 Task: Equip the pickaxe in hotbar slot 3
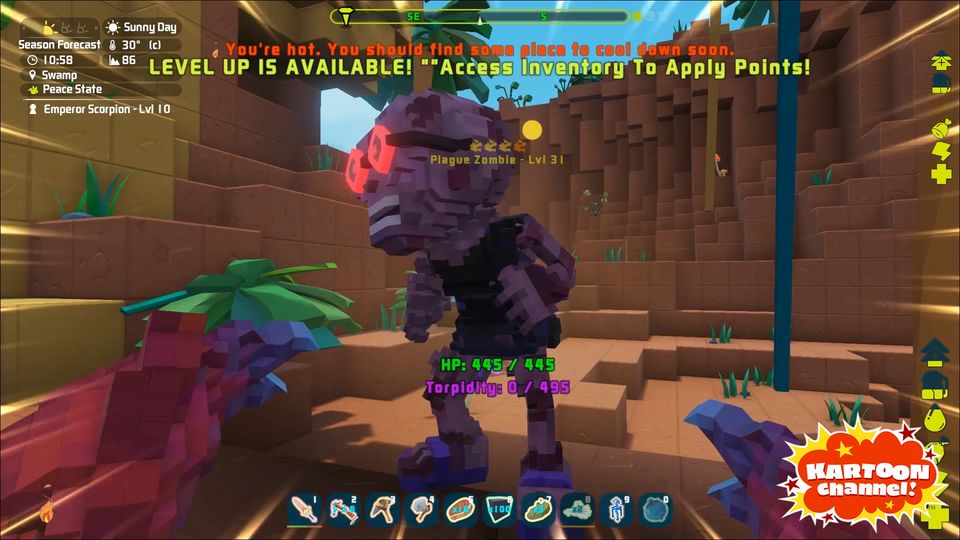[382, 510]
